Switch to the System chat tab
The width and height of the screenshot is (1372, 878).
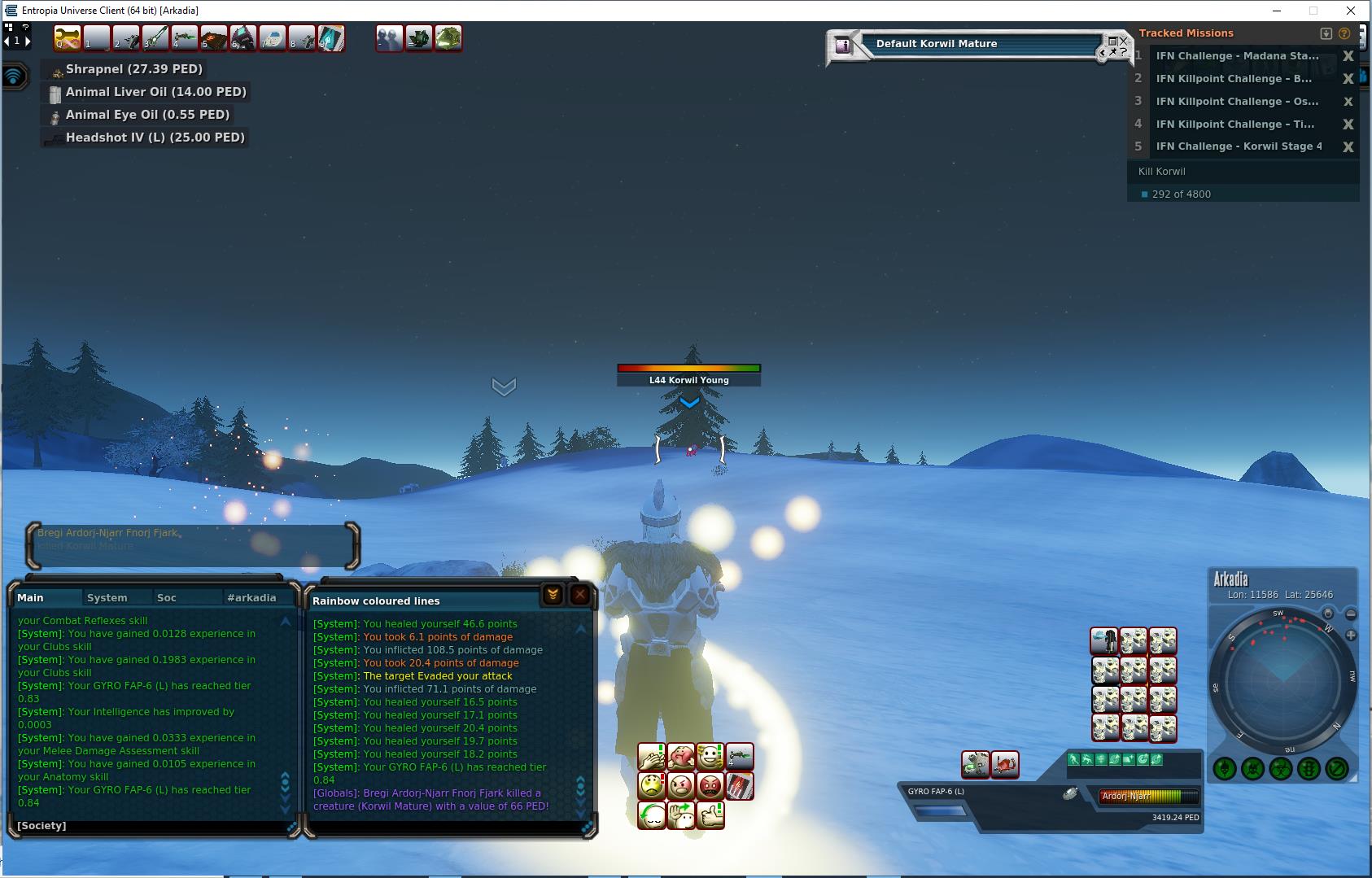(x=107, y=597)
